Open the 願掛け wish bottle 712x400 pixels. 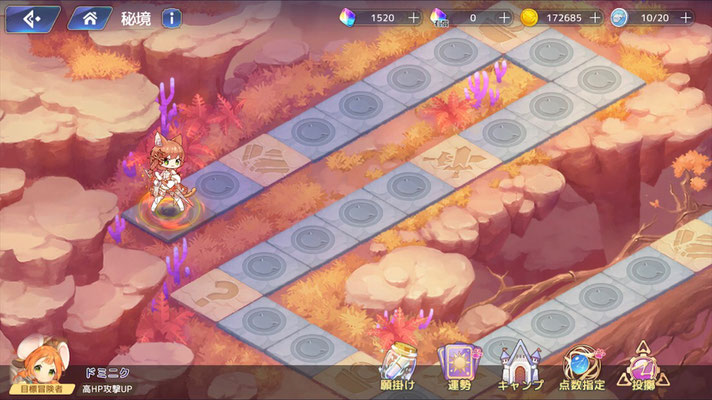[x=396, y=366]
